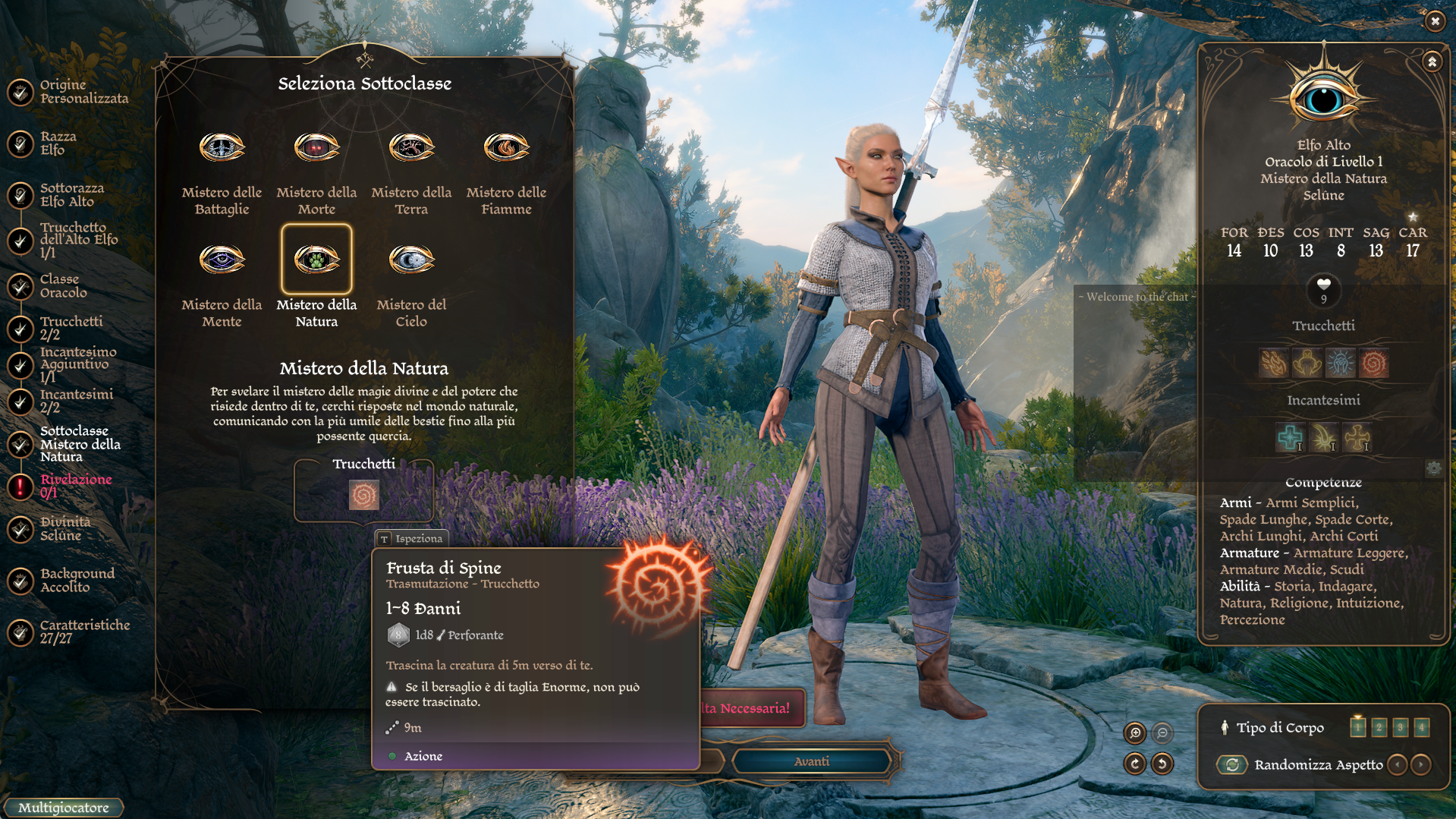Go to the Razza Elfo step
The image size is (1456, 819).
click(58, 143)
